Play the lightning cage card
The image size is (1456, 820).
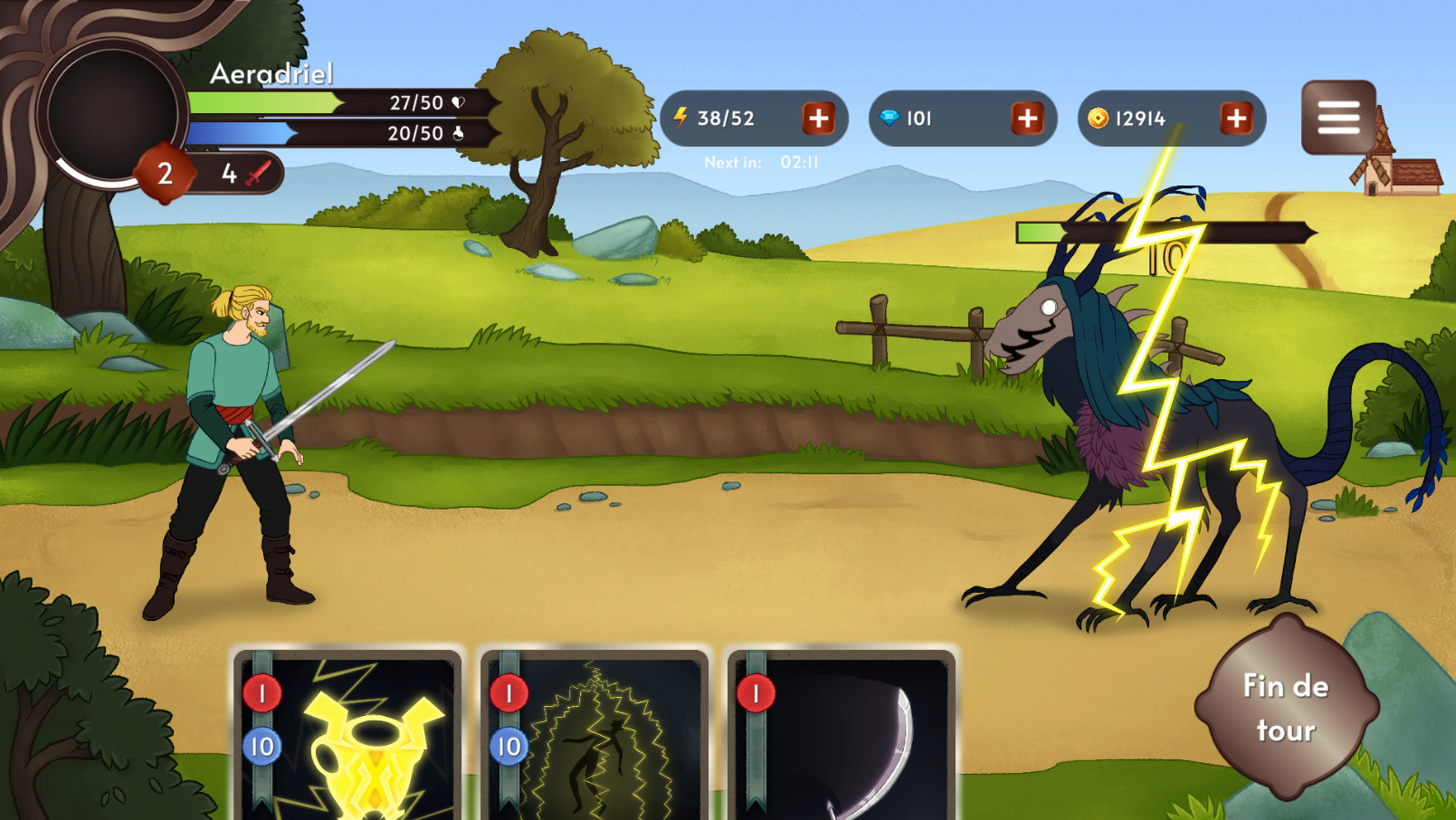pyautogui.click(x=593, y=733)
